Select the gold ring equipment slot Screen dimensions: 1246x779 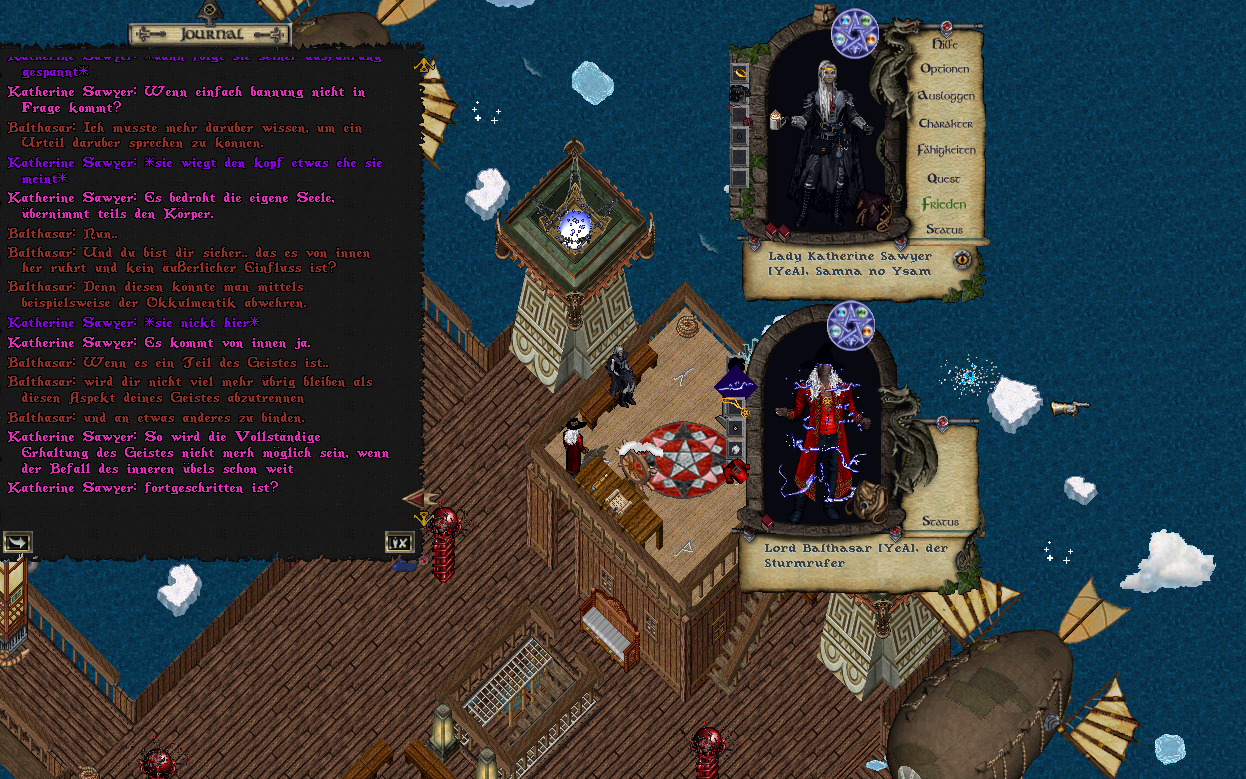[x=740, y=73]
